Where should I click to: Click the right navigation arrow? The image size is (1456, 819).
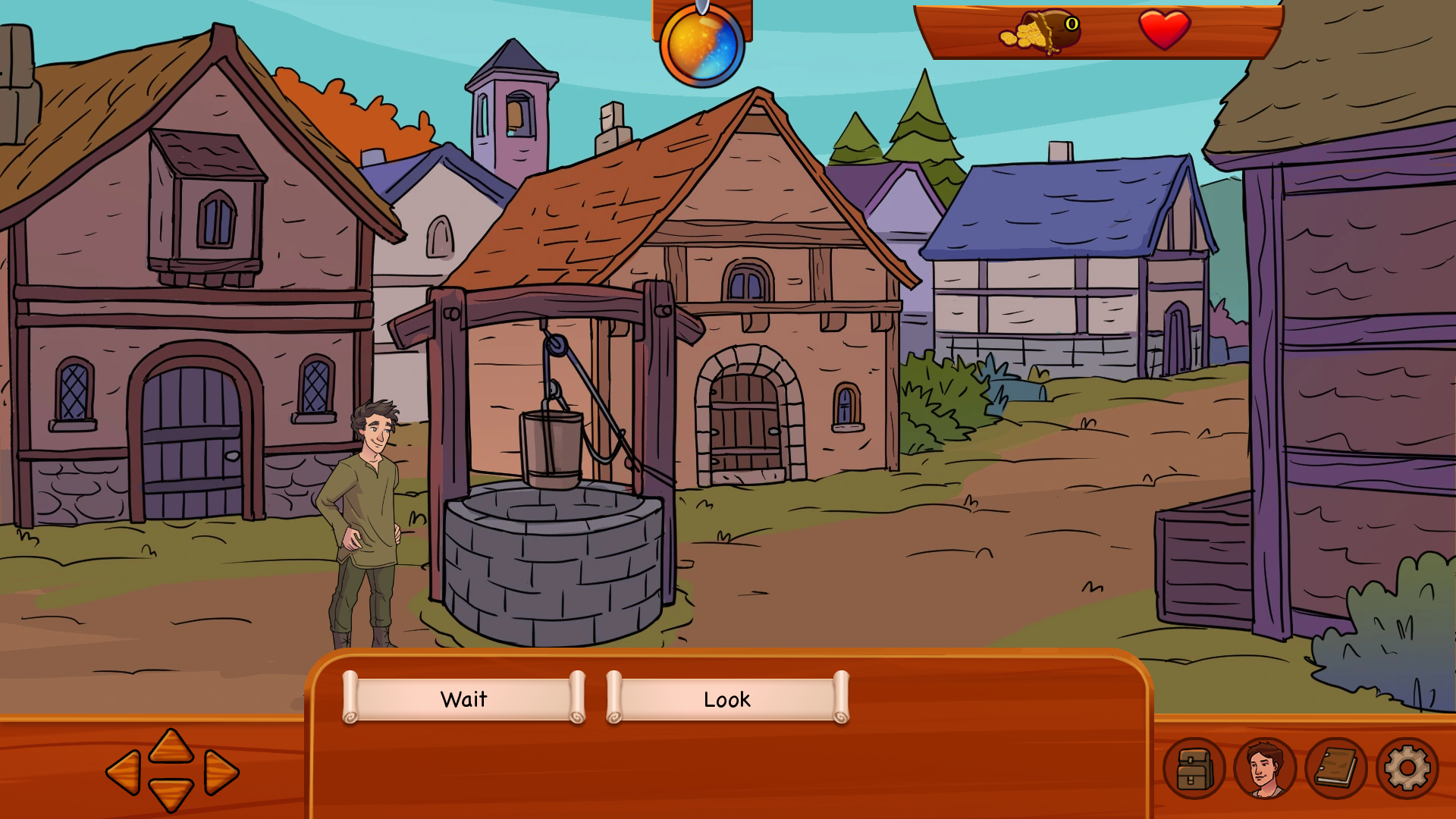click(221, 773)
